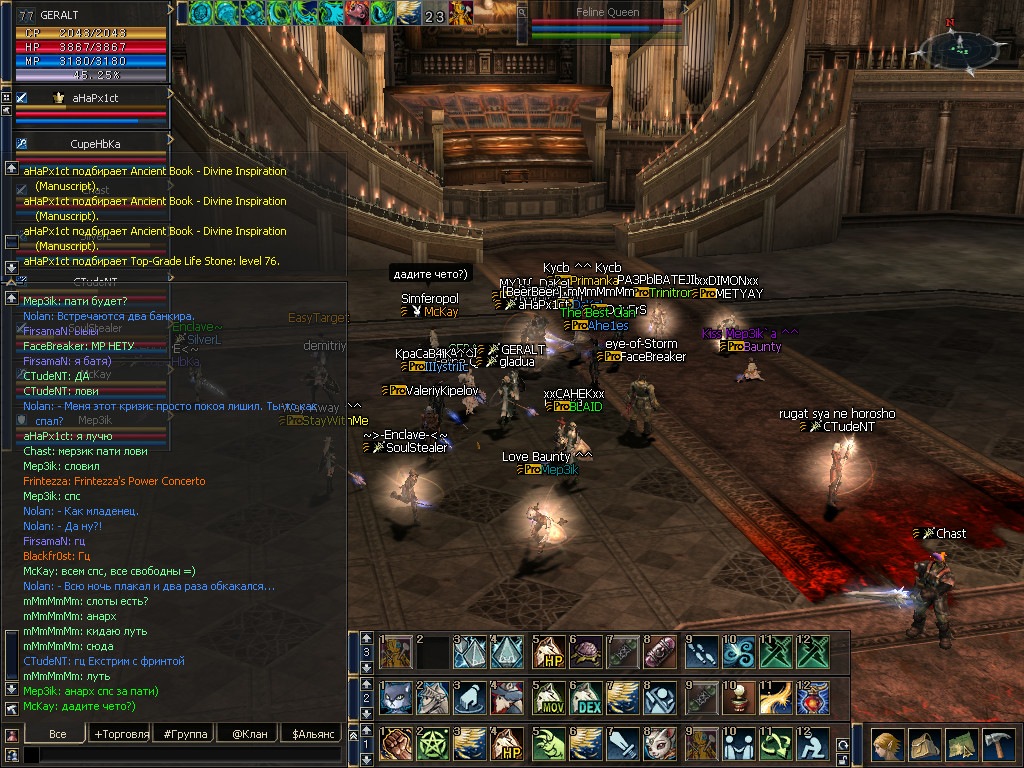Switch to the +Торговля chat tab
1024x768 pixels.
tap(121, 734)
